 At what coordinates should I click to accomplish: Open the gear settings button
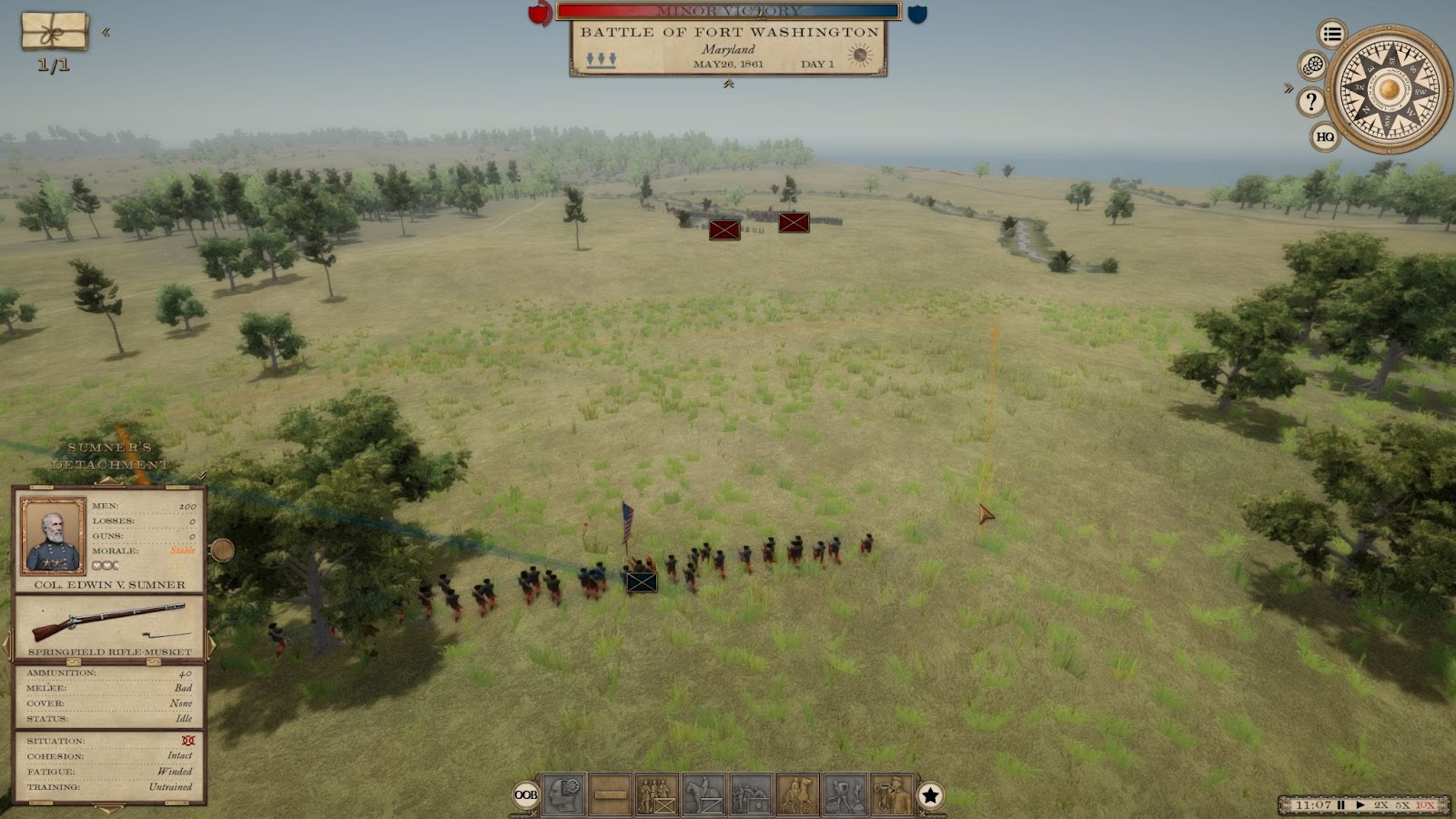click(x=1312, y=66)
